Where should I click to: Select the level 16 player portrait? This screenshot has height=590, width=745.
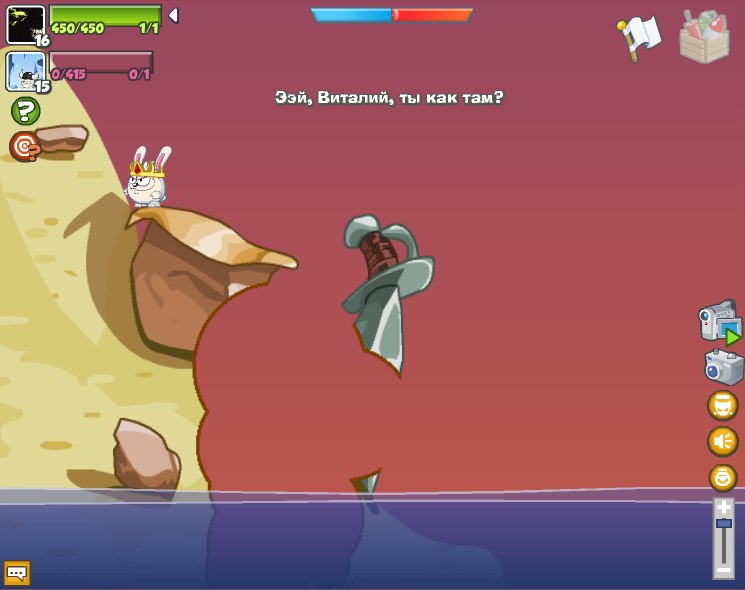25,24
